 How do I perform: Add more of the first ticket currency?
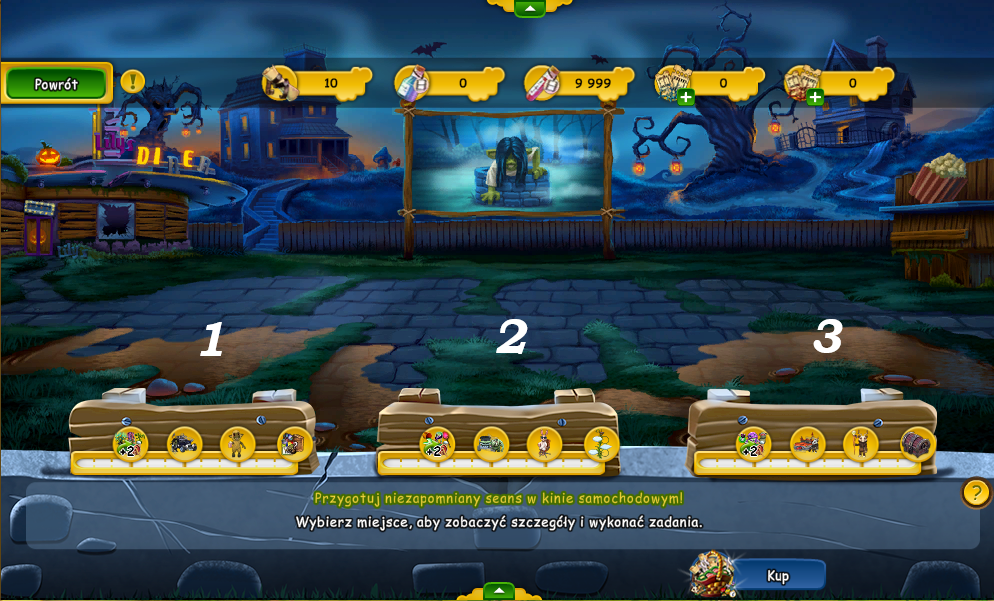point(686,97)
